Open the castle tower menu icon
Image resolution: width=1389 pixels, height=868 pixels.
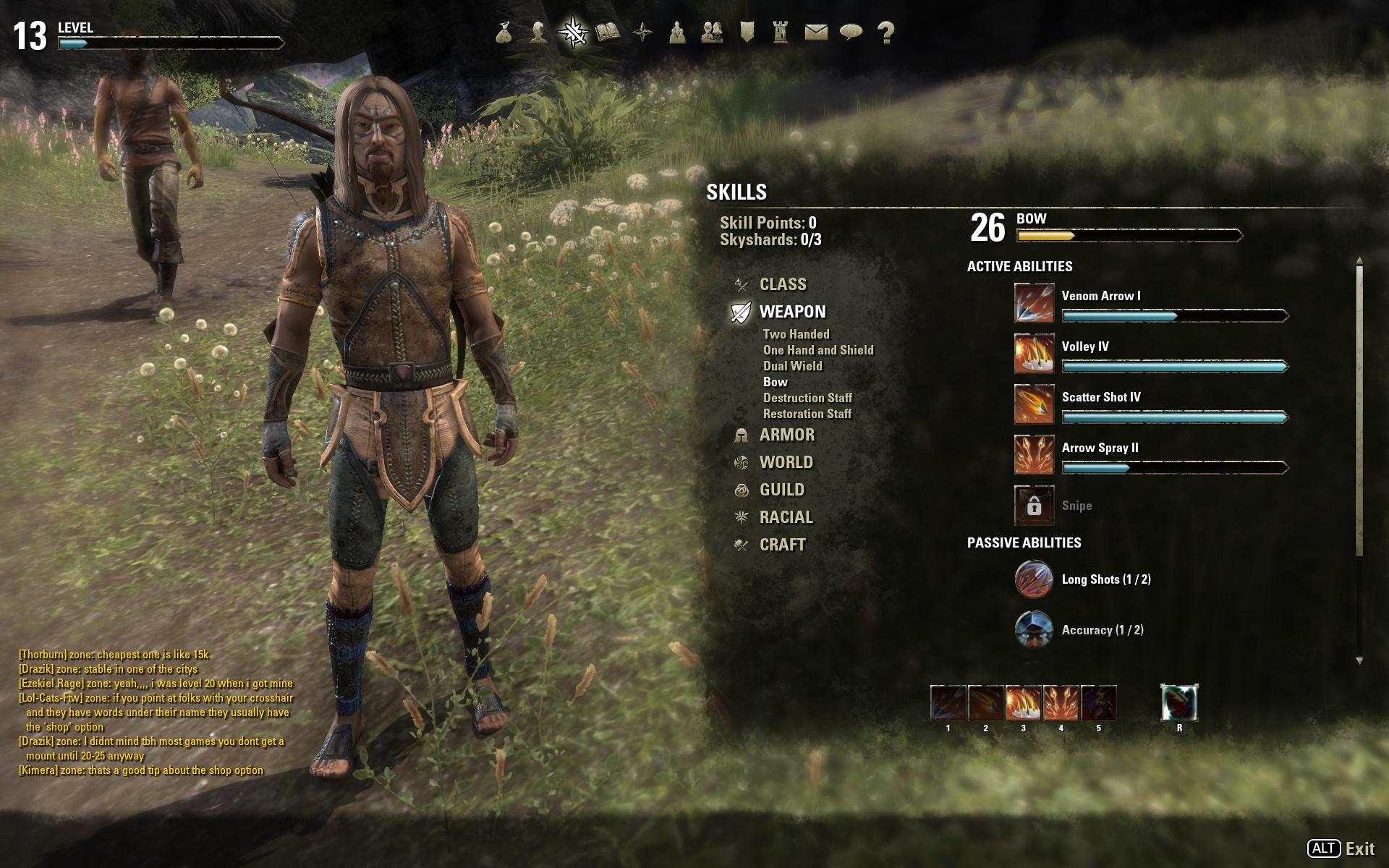coord(781,33)
